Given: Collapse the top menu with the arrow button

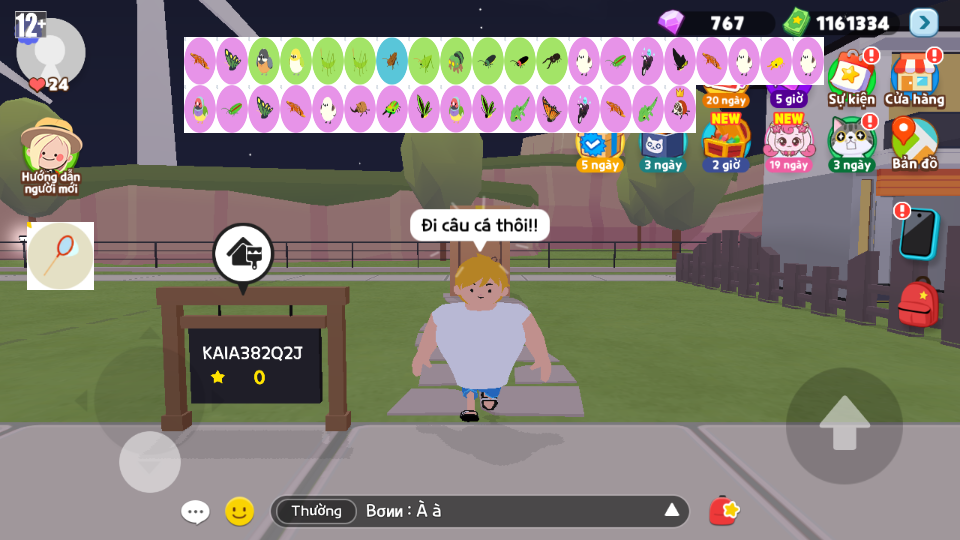Looking at the screenshot, I should (x=923, y=22).
